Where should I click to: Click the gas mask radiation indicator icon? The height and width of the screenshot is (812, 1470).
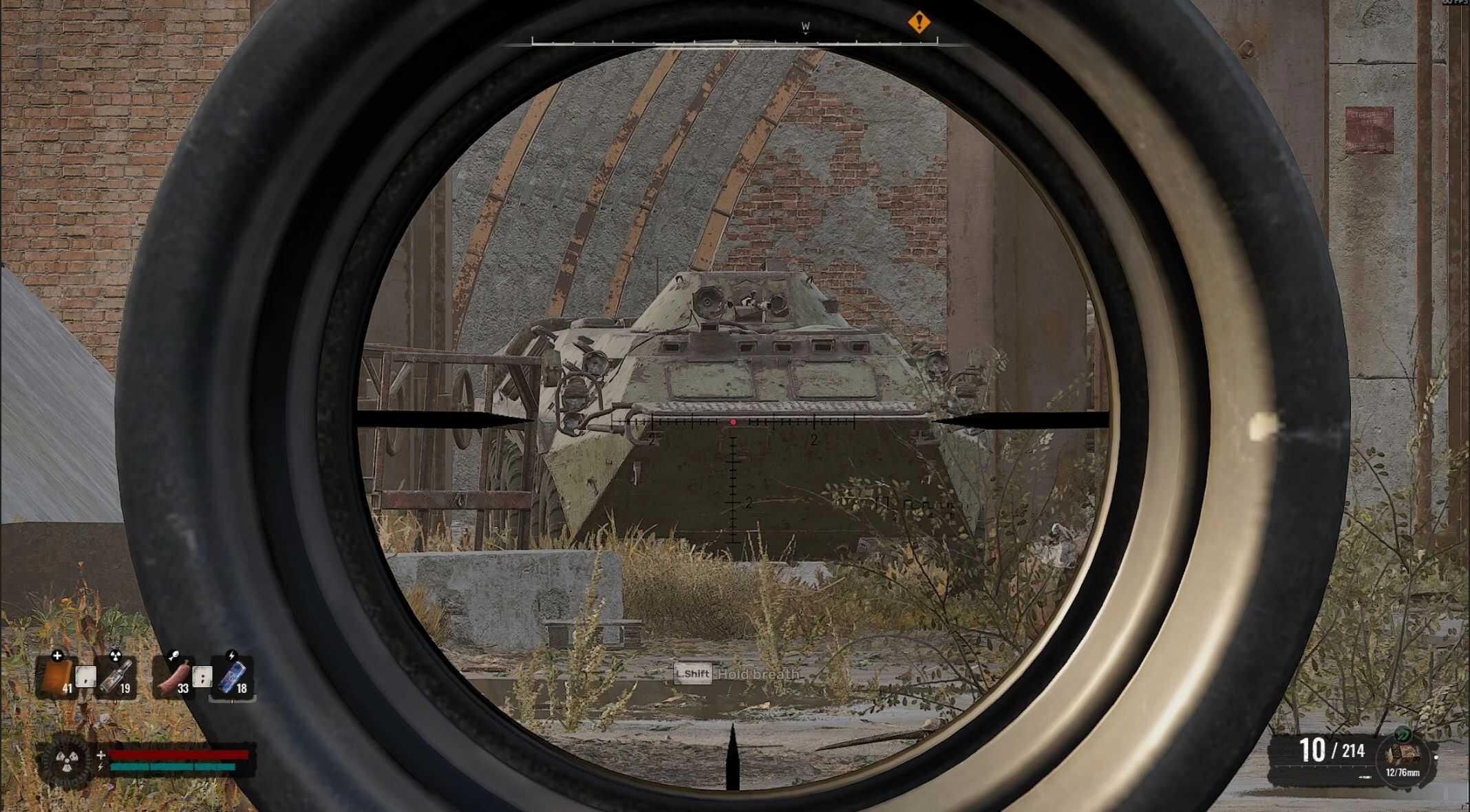tap(67, 759)
